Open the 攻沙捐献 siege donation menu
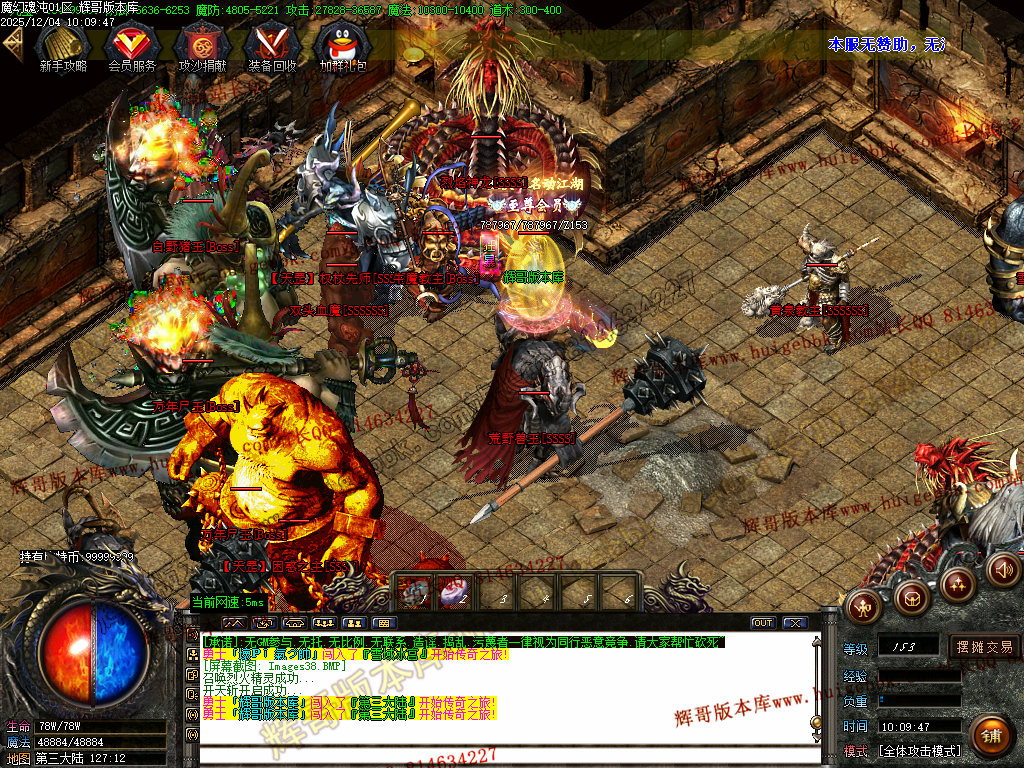The image size is (1024, 768). coord(197,46)
